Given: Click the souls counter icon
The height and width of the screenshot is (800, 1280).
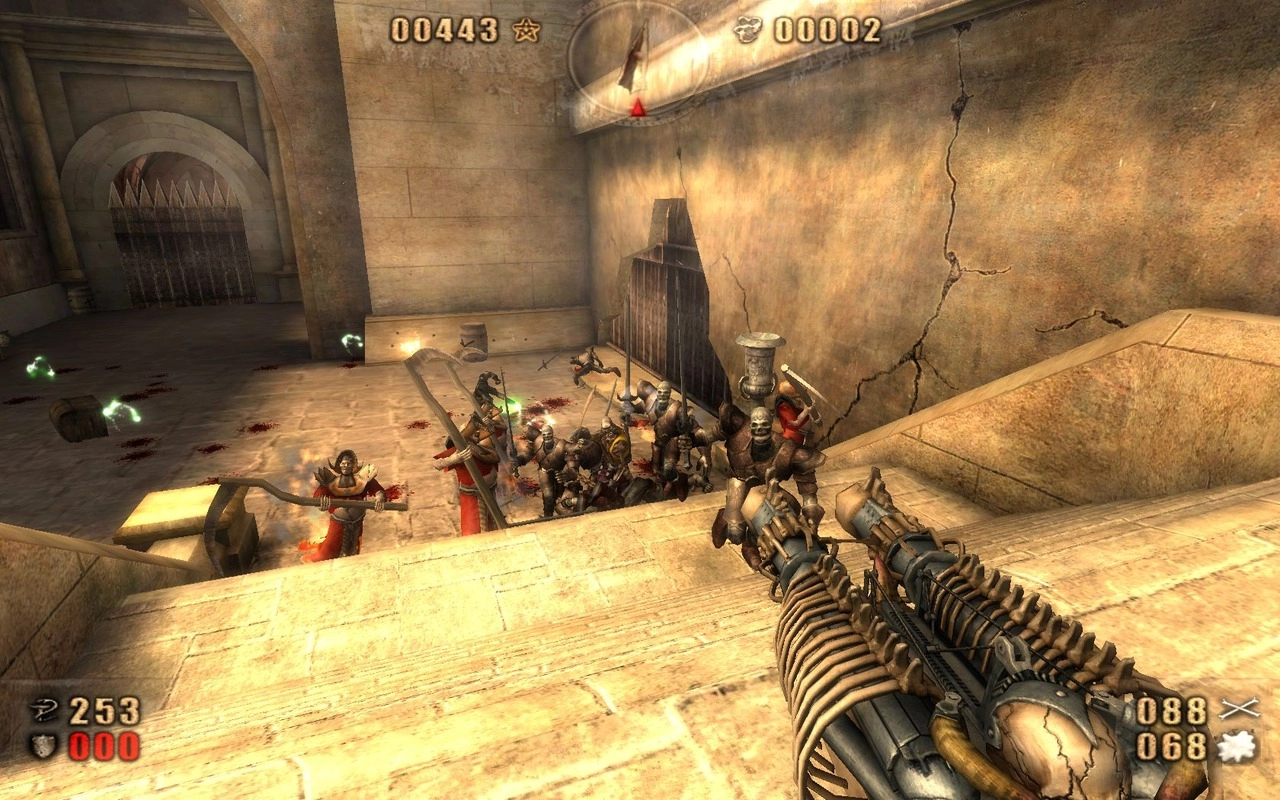Looking at the screenshot, I should pyautogui.click(x=748, y=31).
